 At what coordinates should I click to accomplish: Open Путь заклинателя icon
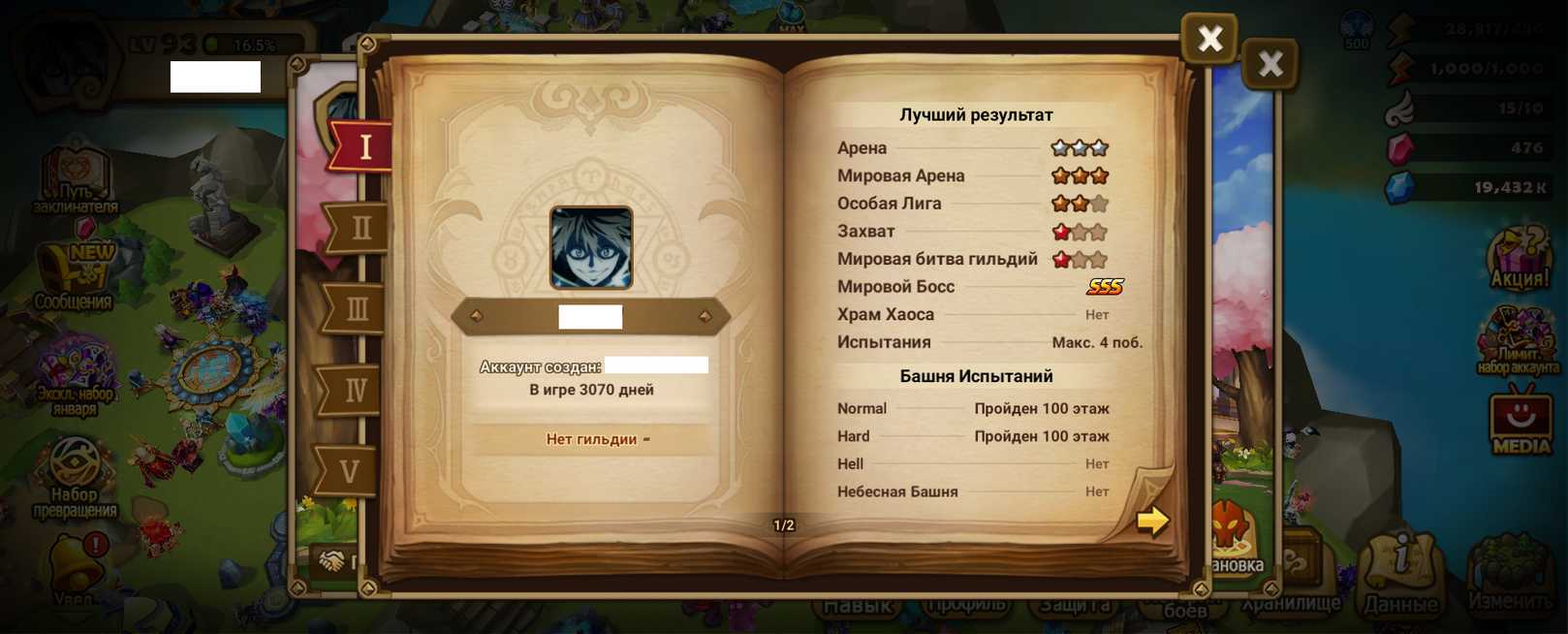tap(75, 181)
